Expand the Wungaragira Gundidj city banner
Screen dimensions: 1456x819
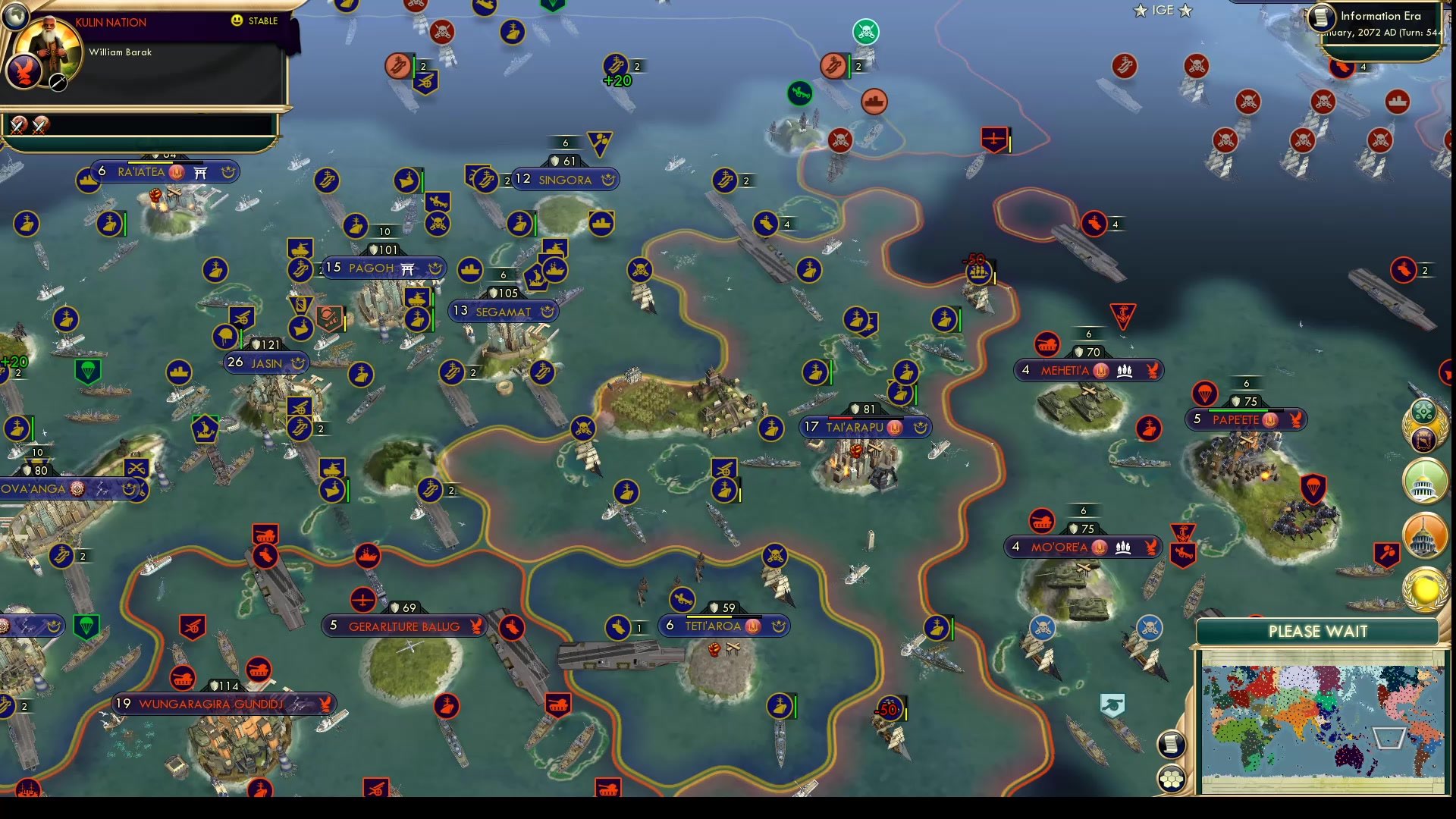[224, 704]
